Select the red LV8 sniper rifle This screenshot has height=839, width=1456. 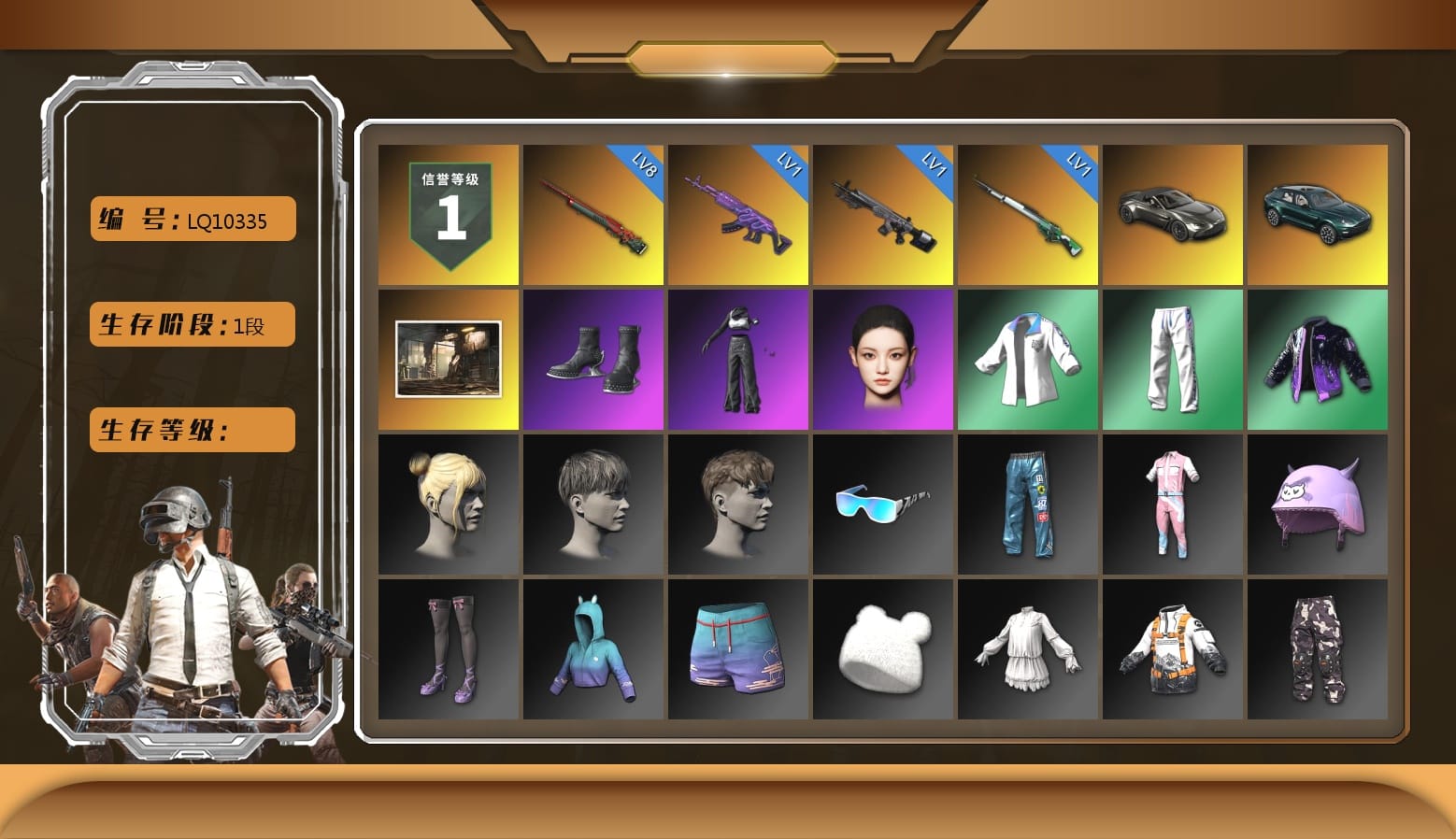pyautogui.click(x=592, y=213)
